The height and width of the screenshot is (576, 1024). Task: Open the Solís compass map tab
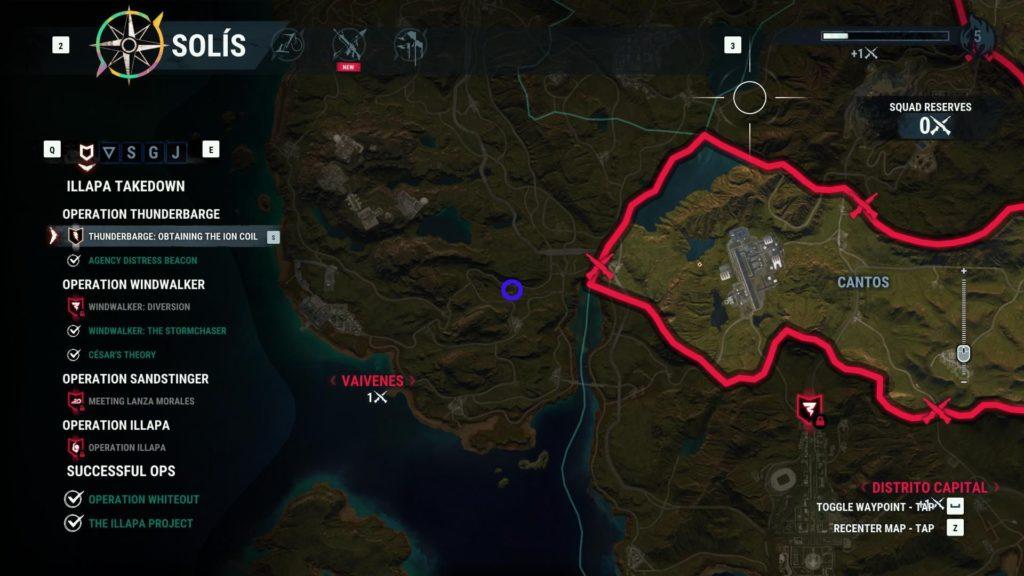pos(129,45)
